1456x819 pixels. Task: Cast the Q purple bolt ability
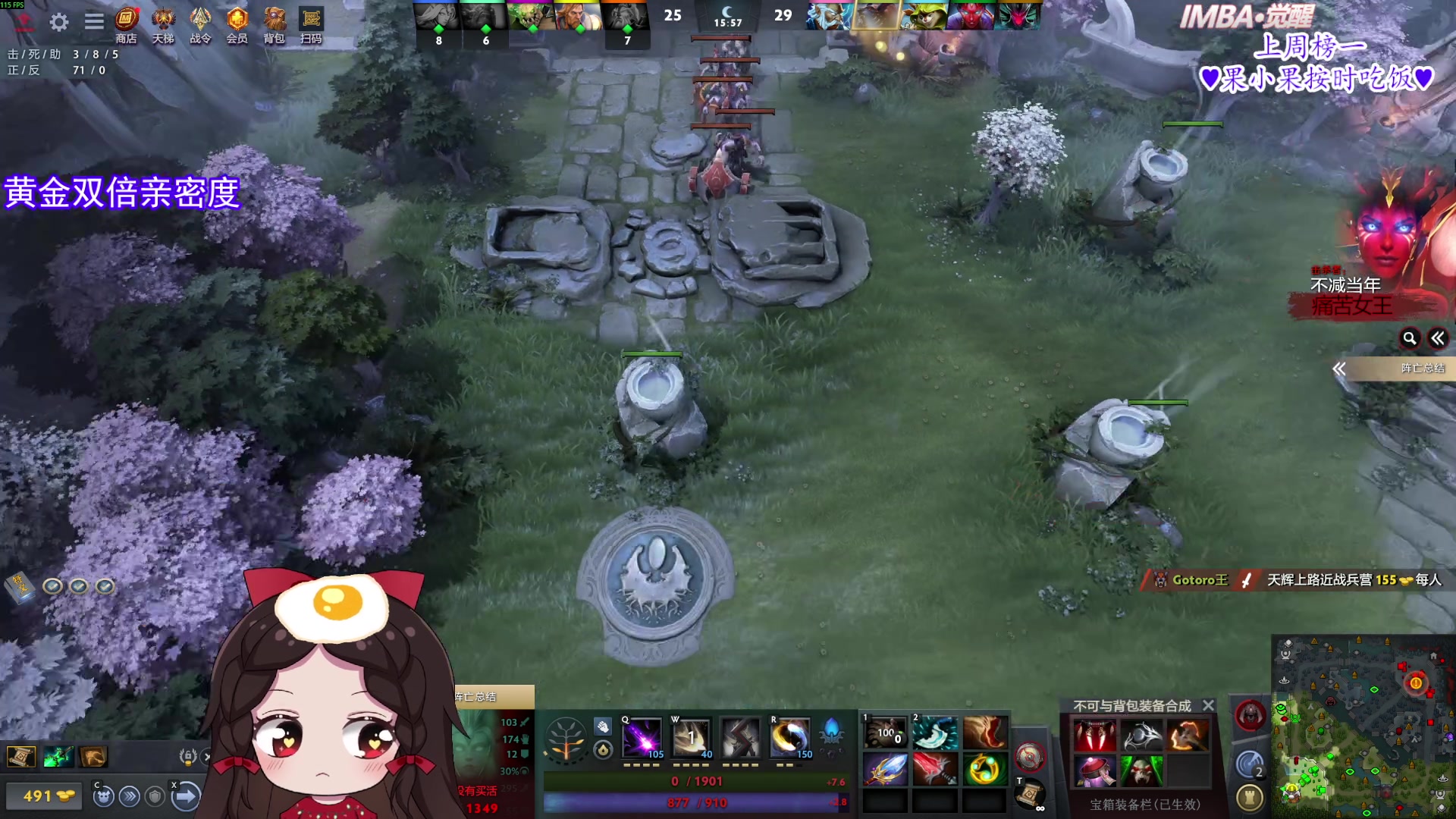tap(642, 738)
